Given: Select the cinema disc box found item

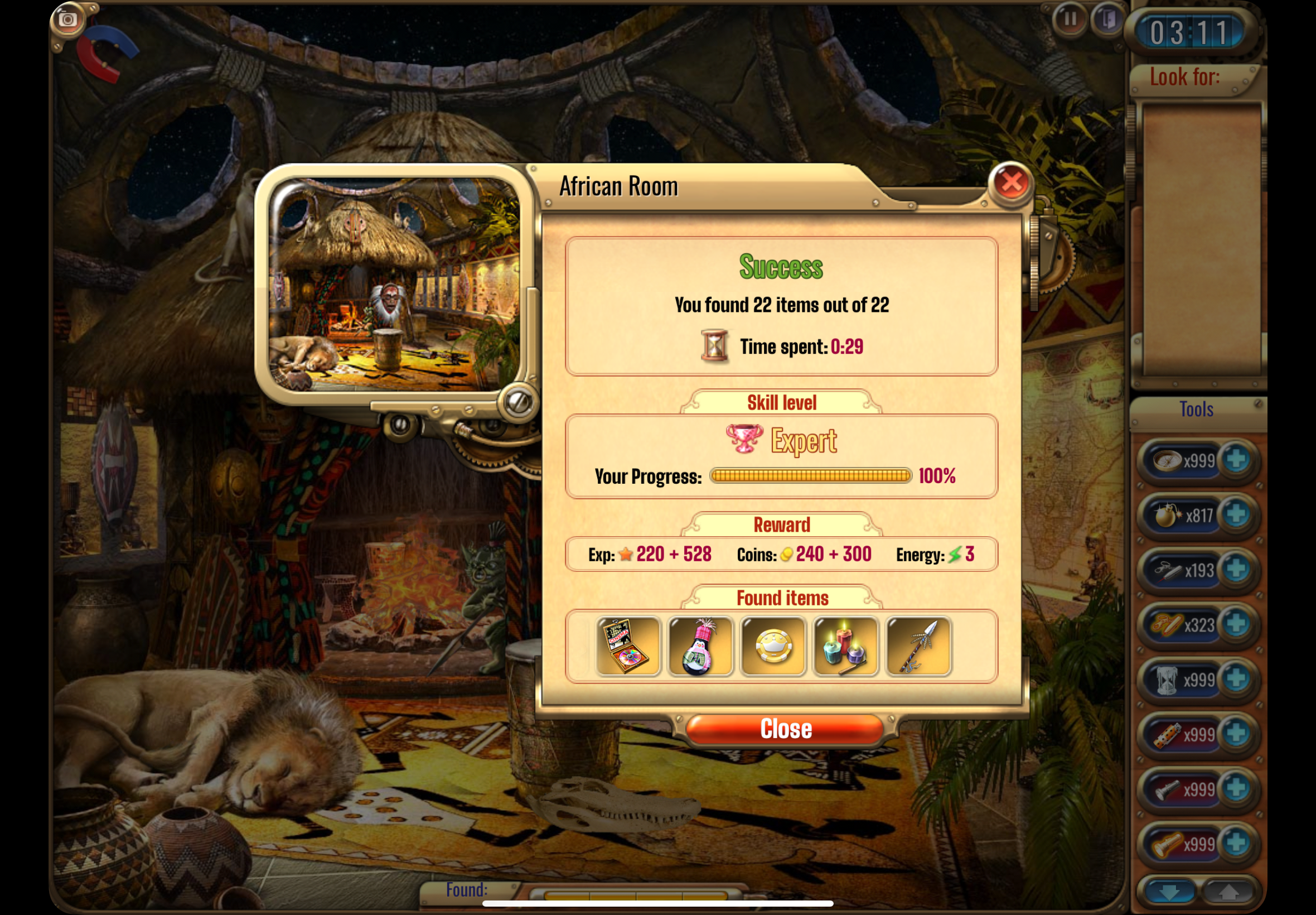Looking at the screenshot, I should [x=628, y=646].
